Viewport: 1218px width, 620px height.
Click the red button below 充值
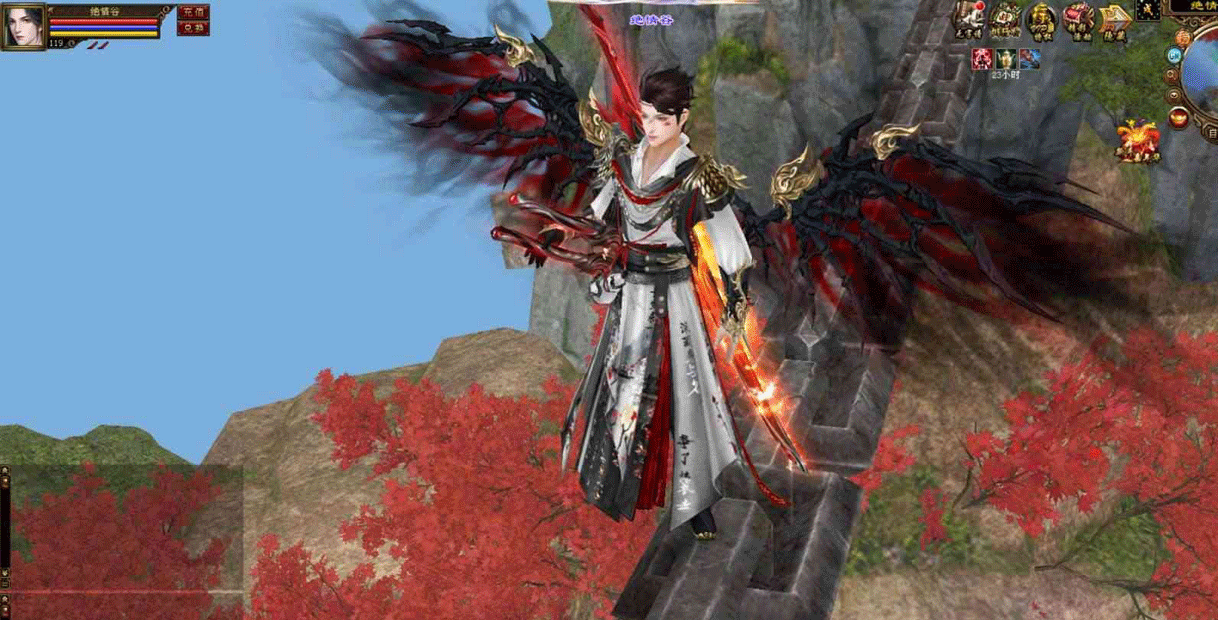tap(193, 28)
